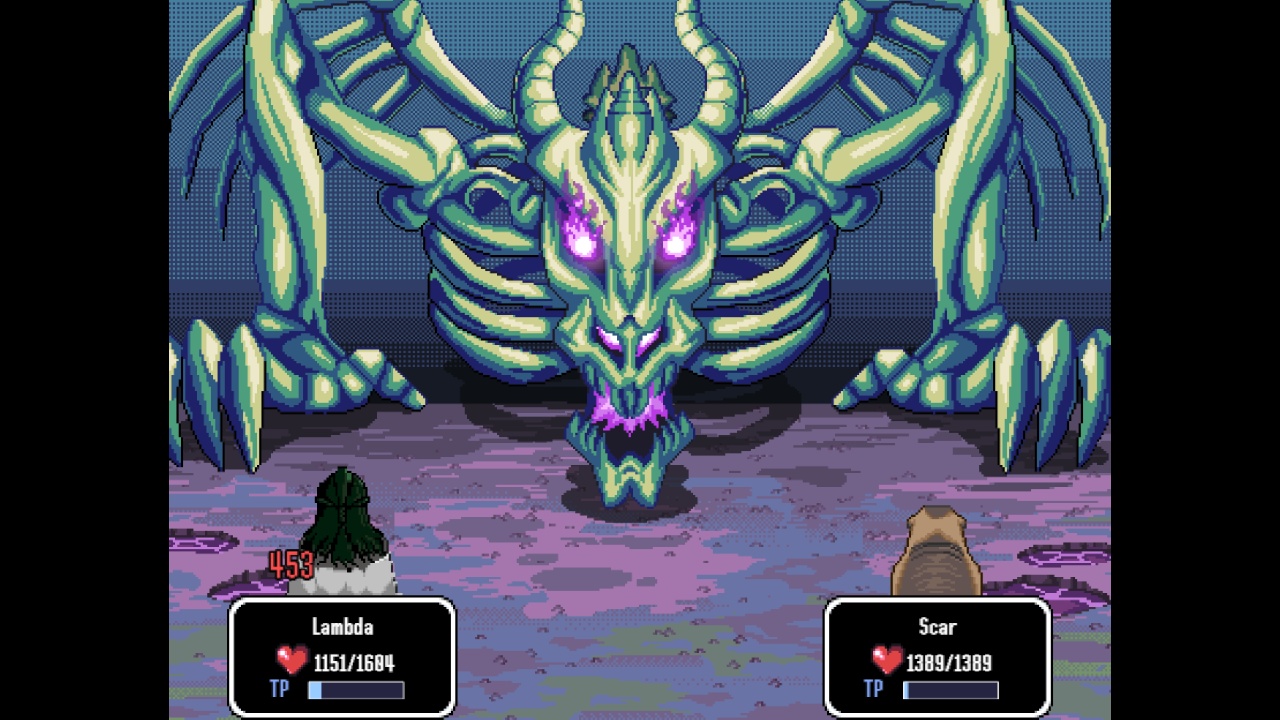Select Scar's creature sprite
Viewport: 1280px width, 720px height.
point(937,555)
